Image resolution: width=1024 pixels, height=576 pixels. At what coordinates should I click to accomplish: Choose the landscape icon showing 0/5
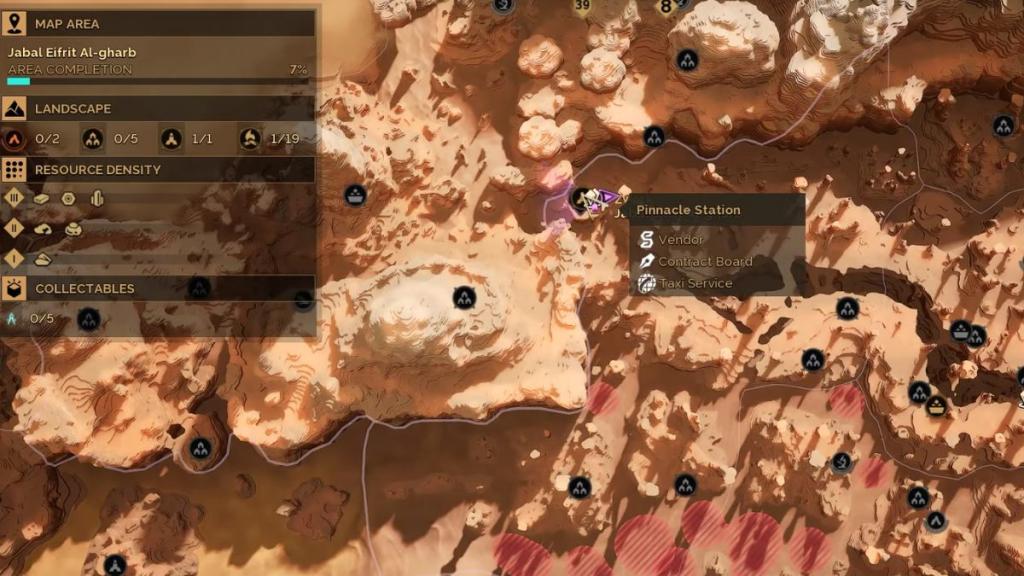93,139
